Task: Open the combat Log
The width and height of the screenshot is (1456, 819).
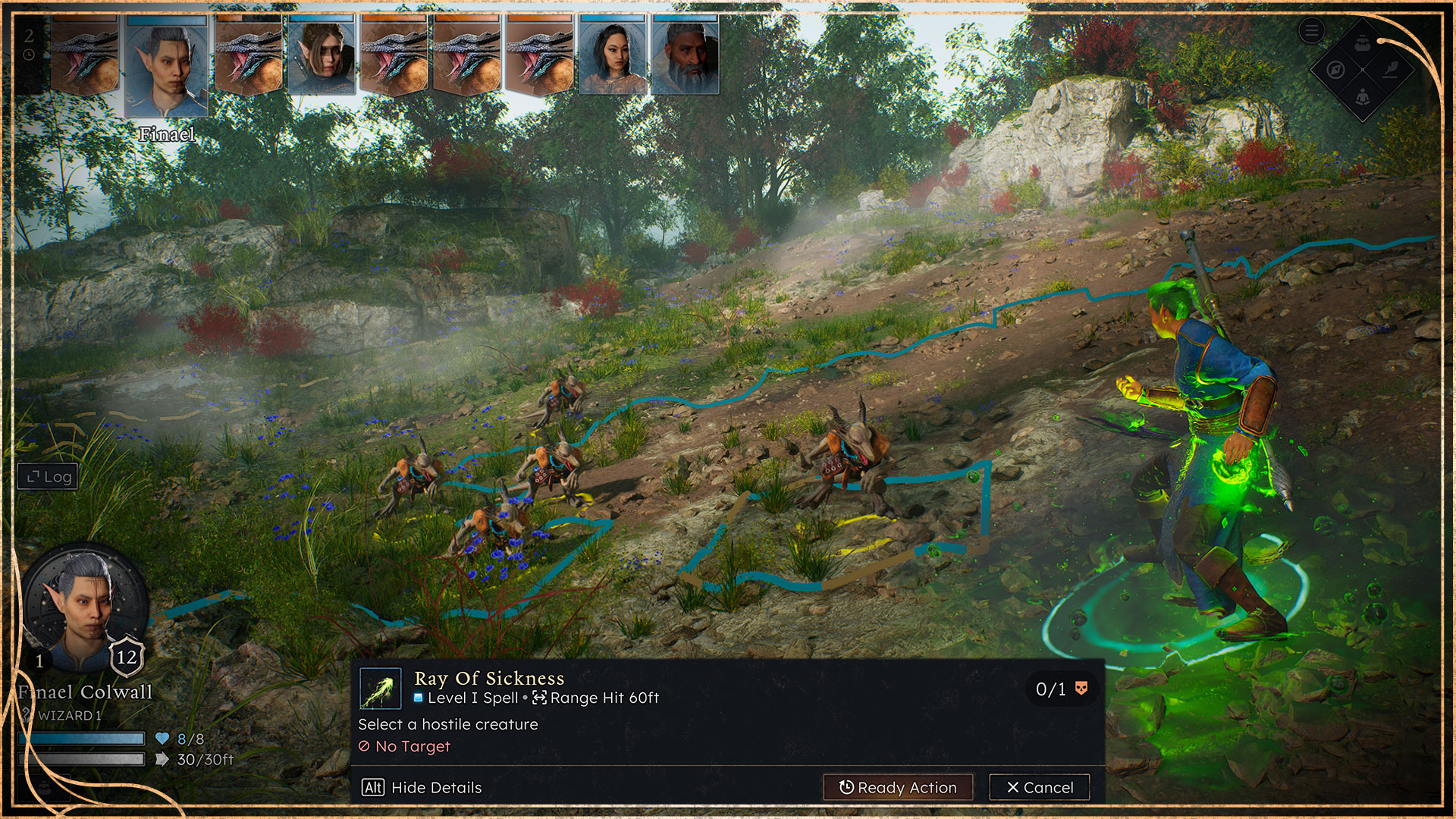Action: click(x=49, y=477)
